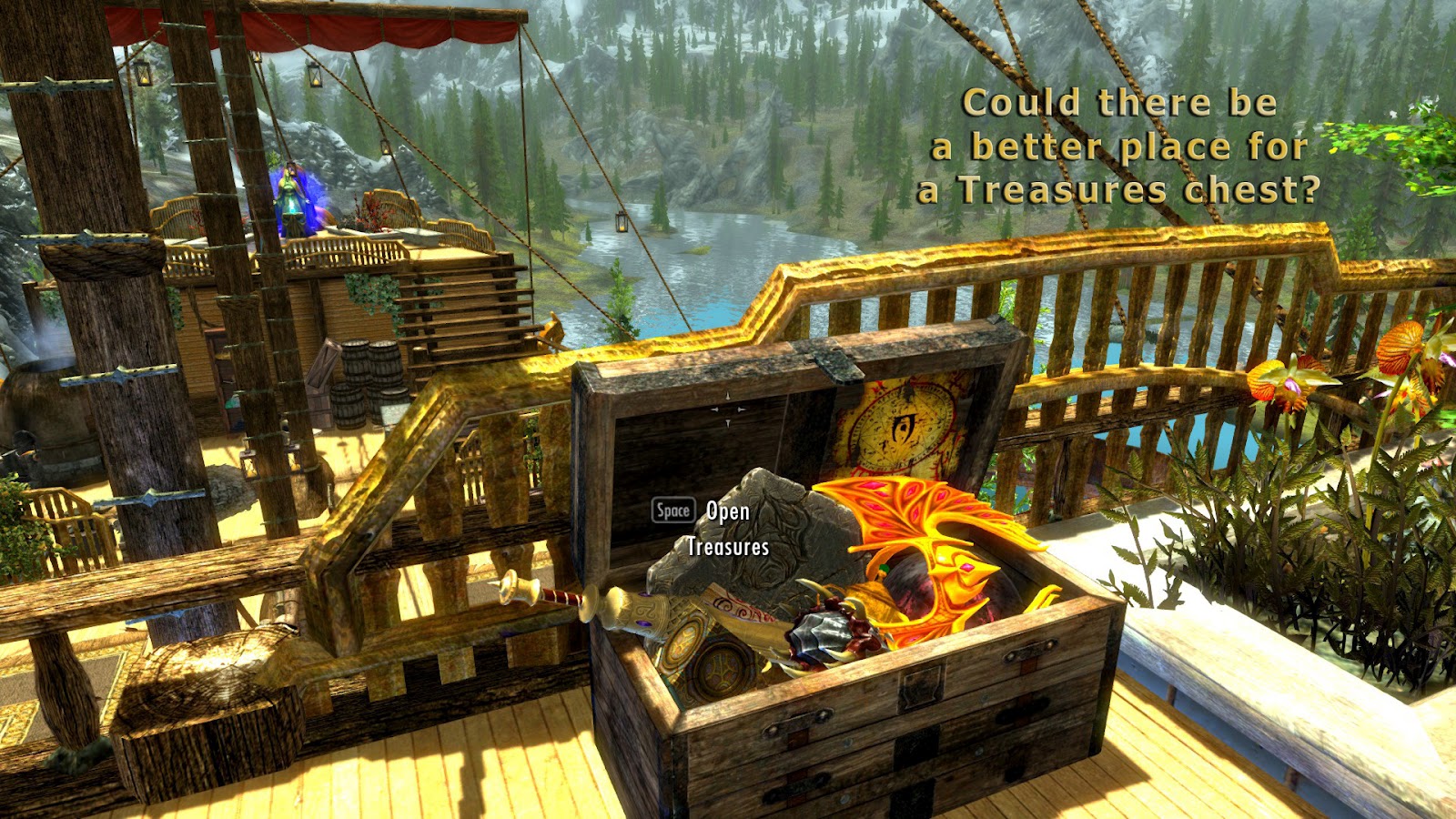Click the Open action label
The width and height of the screenshot is (1456, 819).
[728, 513]
